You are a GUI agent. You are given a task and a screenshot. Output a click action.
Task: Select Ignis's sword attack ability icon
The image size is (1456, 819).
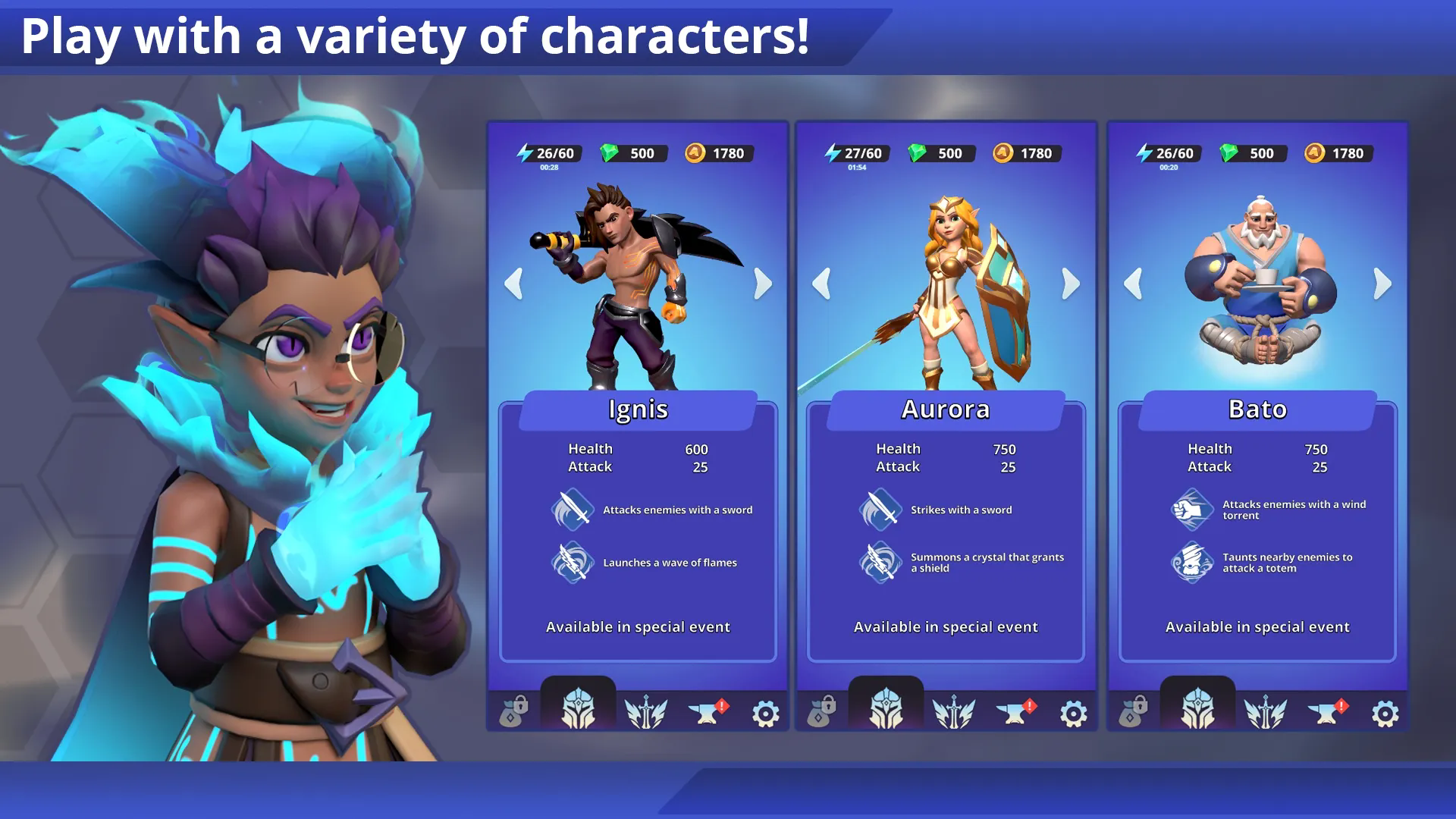click(572, 509)
